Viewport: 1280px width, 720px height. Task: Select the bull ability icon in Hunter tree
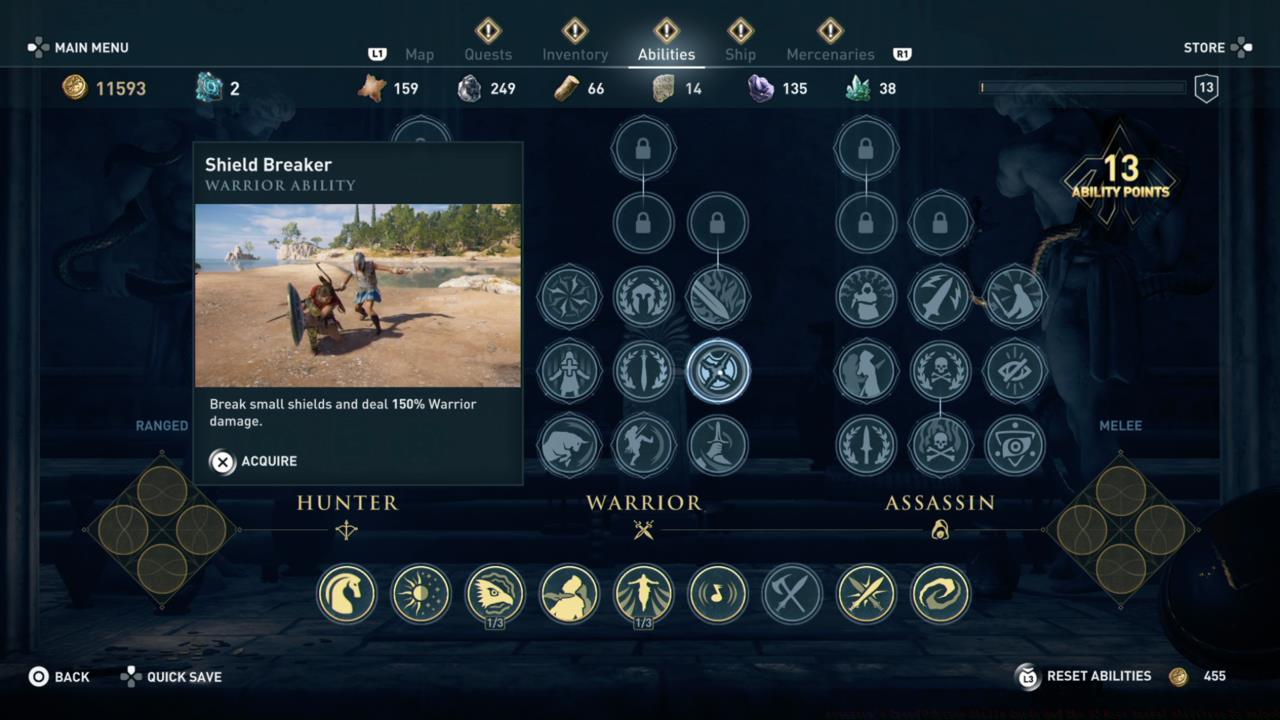tap(569, 446)
